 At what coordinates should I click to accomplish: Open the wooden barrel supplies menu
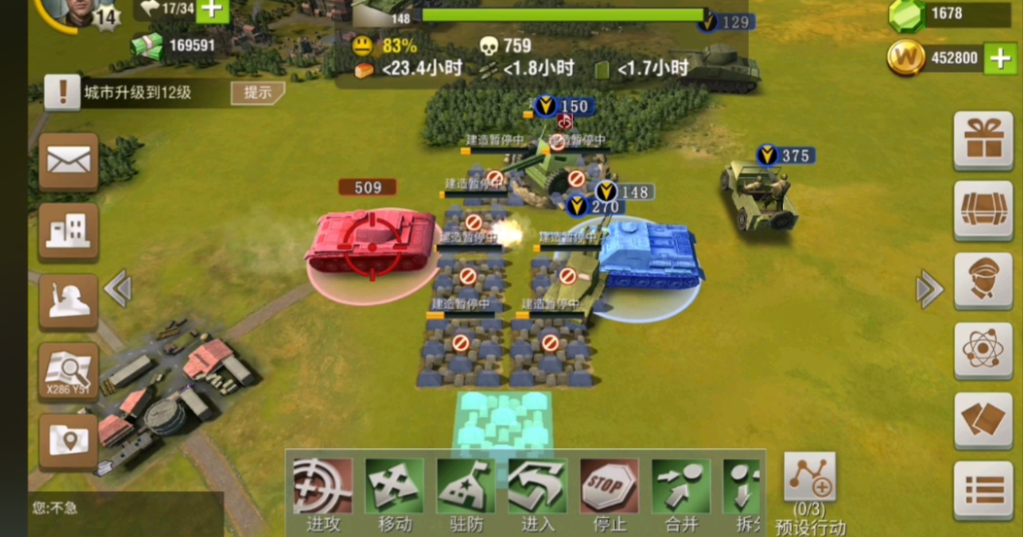click(983, 210)
